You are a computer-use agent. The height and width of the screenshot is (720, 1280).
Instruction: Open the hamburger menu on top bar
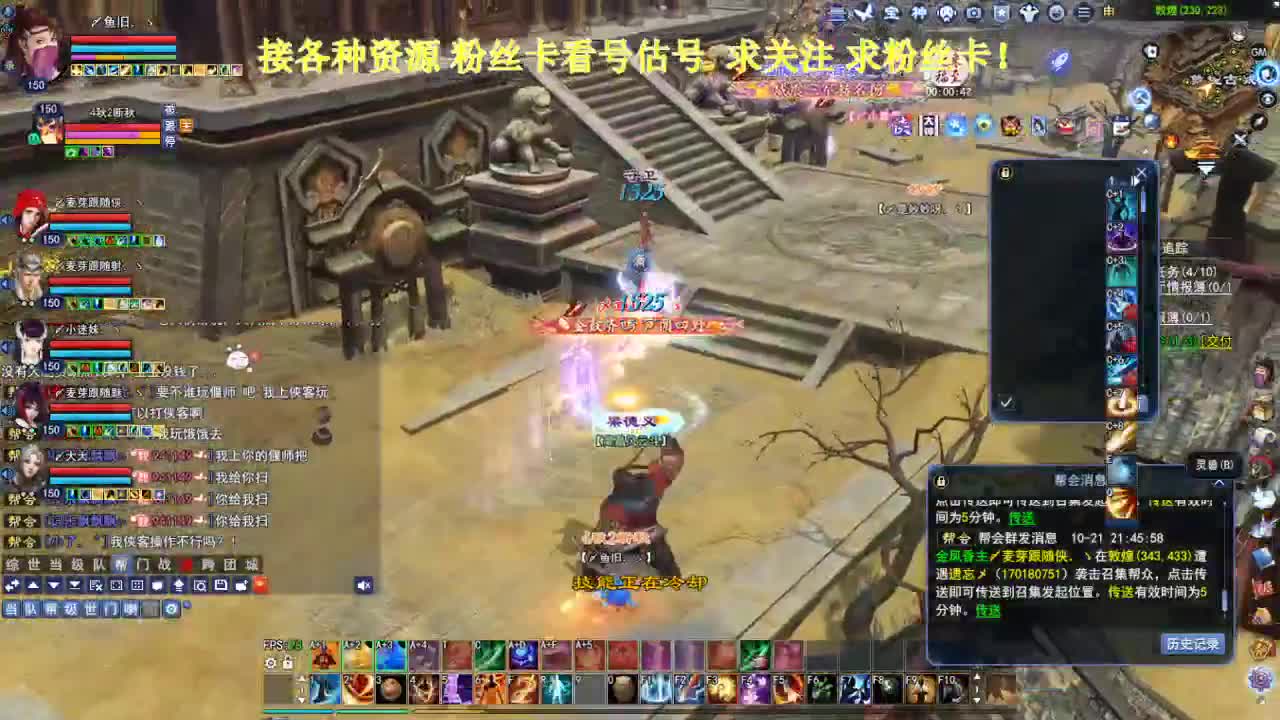click(x=1083, y=12)
